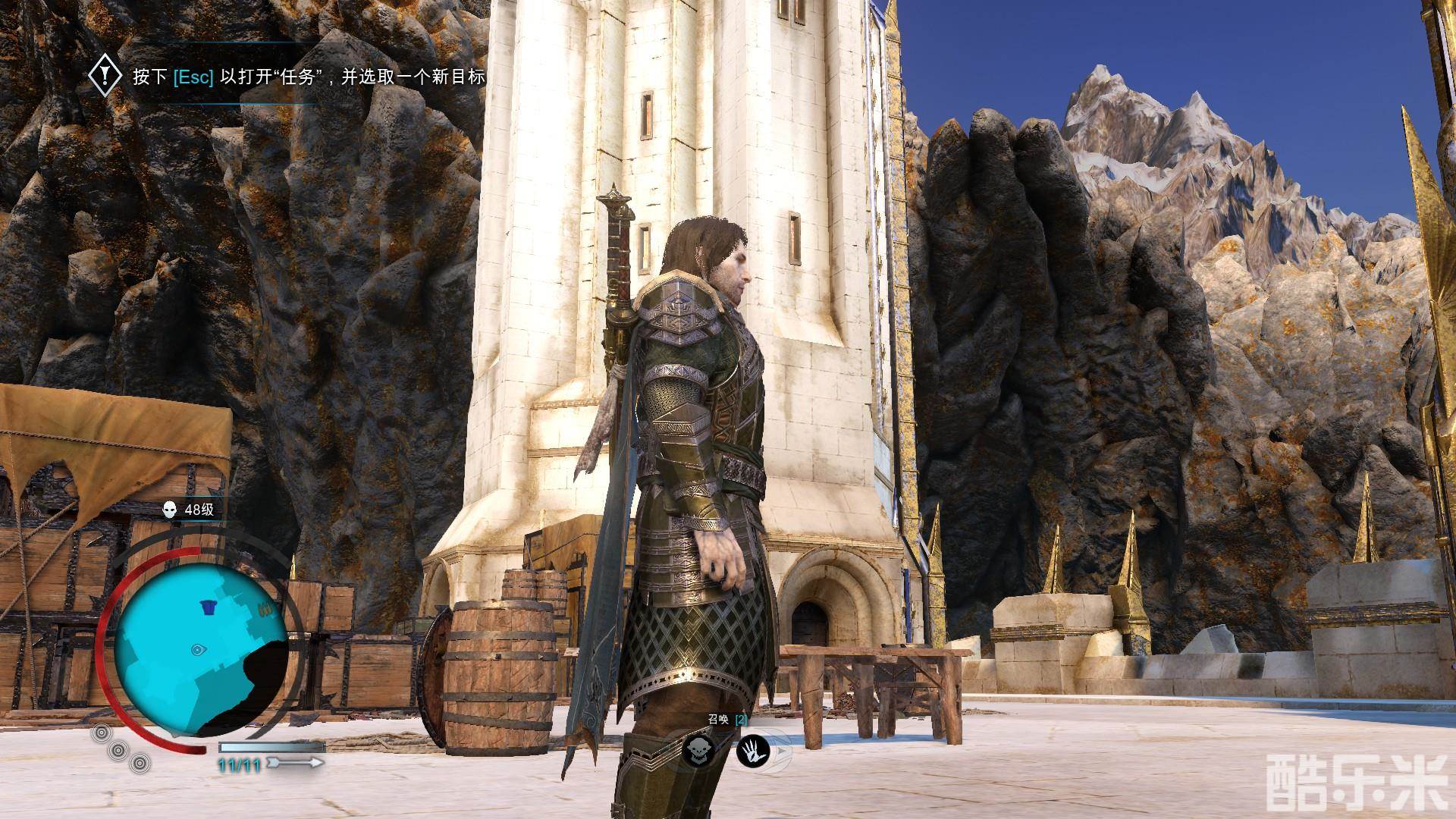Select the orc skull summon icon

click(698, 751)
